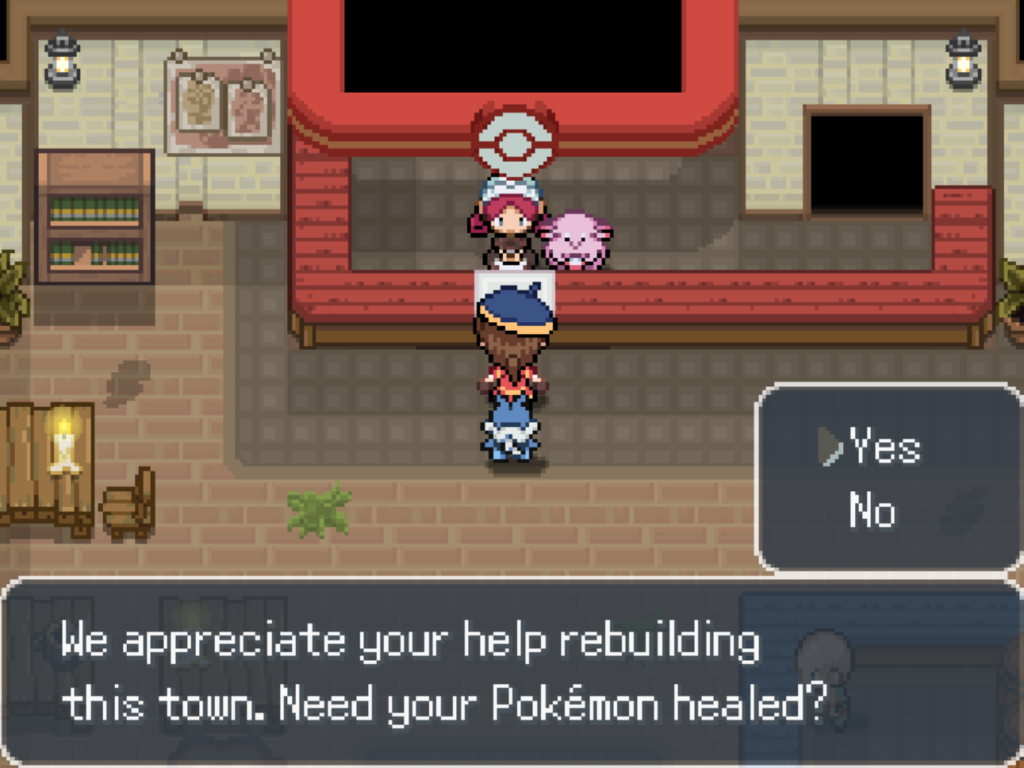Select the No option
The height and width of the screenshot is (768, 1024).
pyautogui.click(x=872, y=511)
